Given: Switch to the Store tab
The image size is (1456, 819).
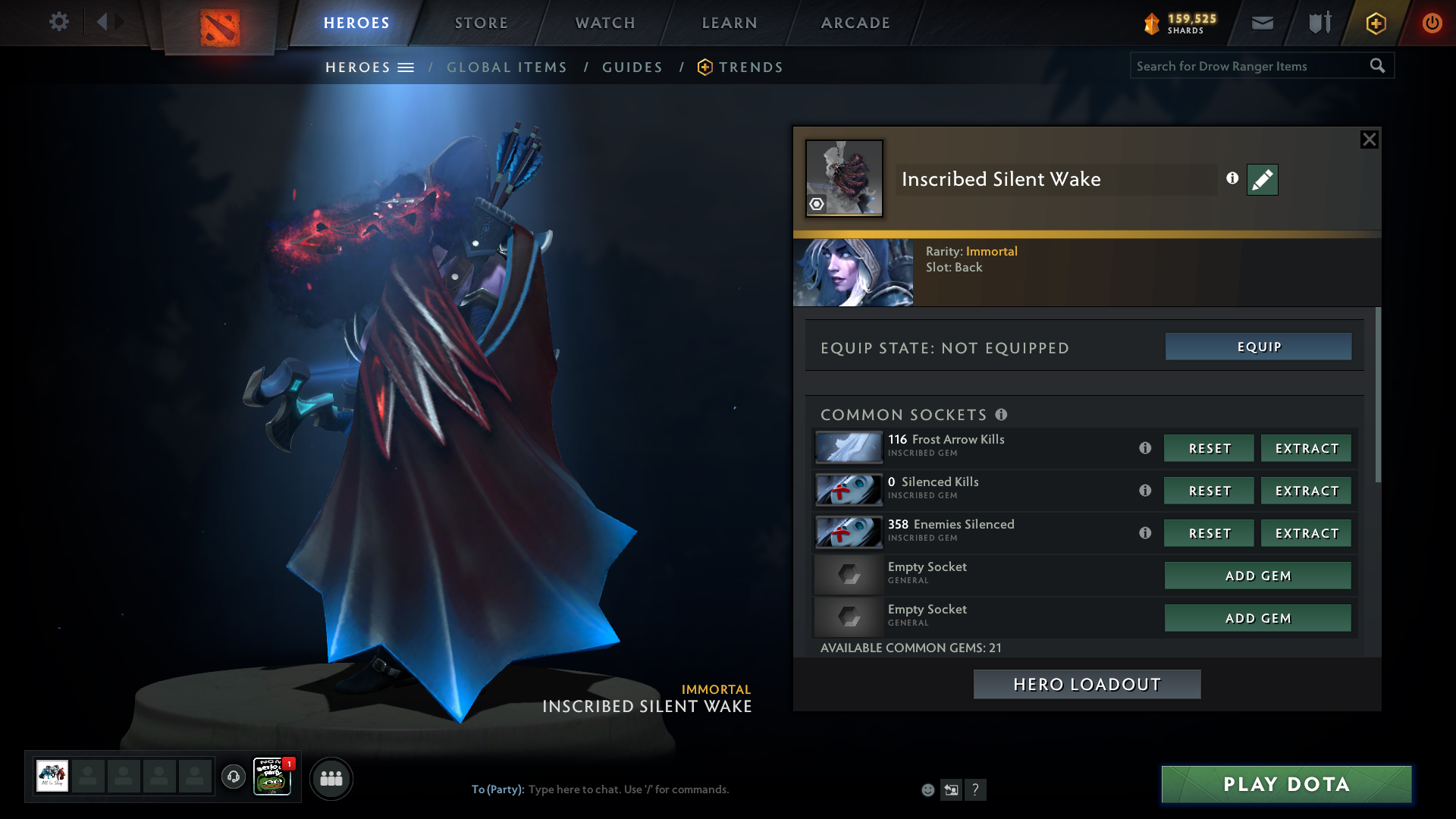Looking at the screenshot, I should click(x=481, y=23).
